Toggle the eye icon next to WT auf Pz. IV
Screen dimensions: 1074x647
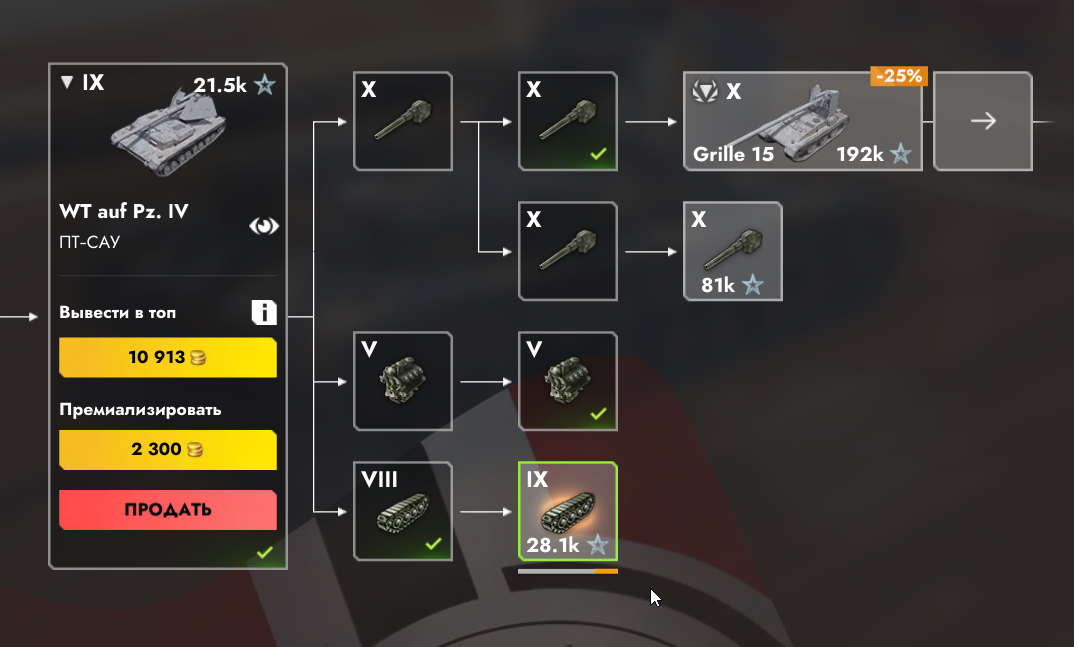tap(264, 226)
